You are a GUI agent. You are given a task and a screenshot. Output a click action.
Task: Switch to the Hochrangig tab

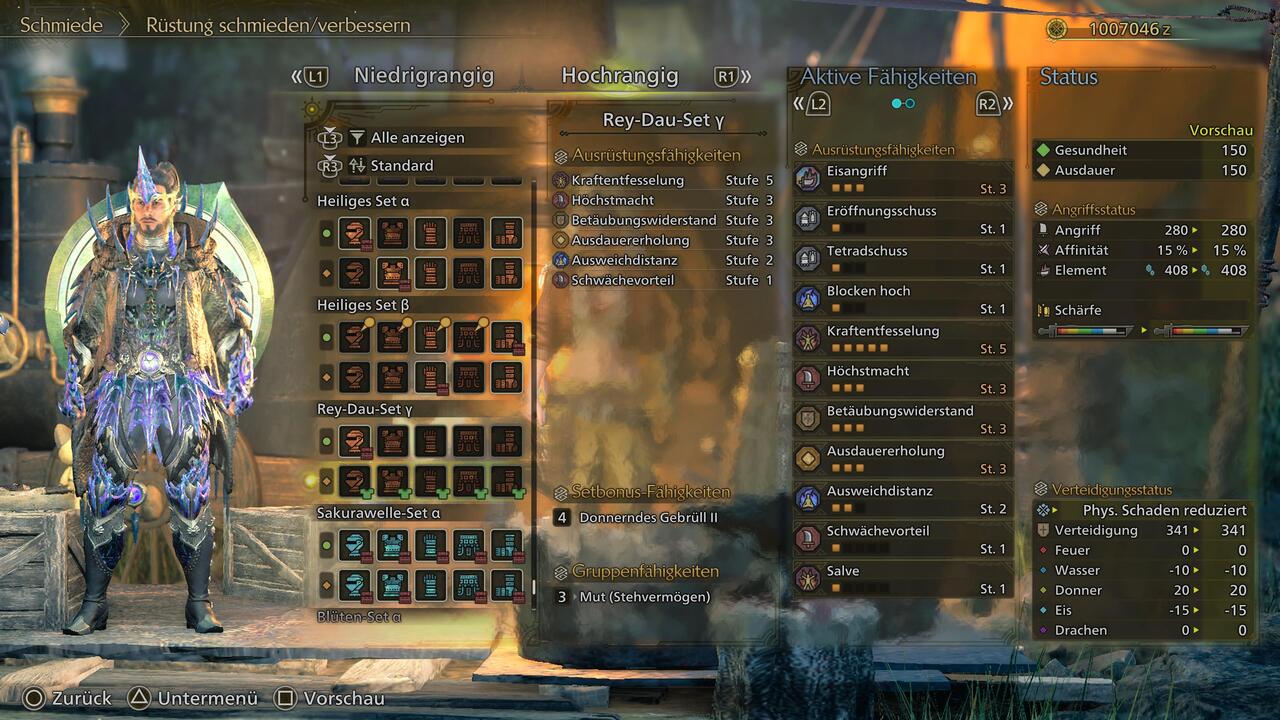619,76
